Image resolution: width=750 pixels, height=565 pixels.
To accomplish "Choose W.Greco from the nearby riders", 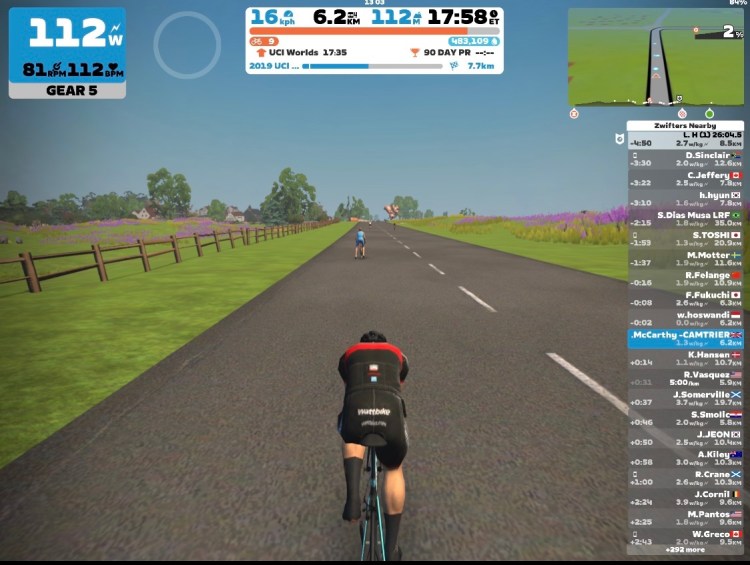I will click(x=685, y=538).
